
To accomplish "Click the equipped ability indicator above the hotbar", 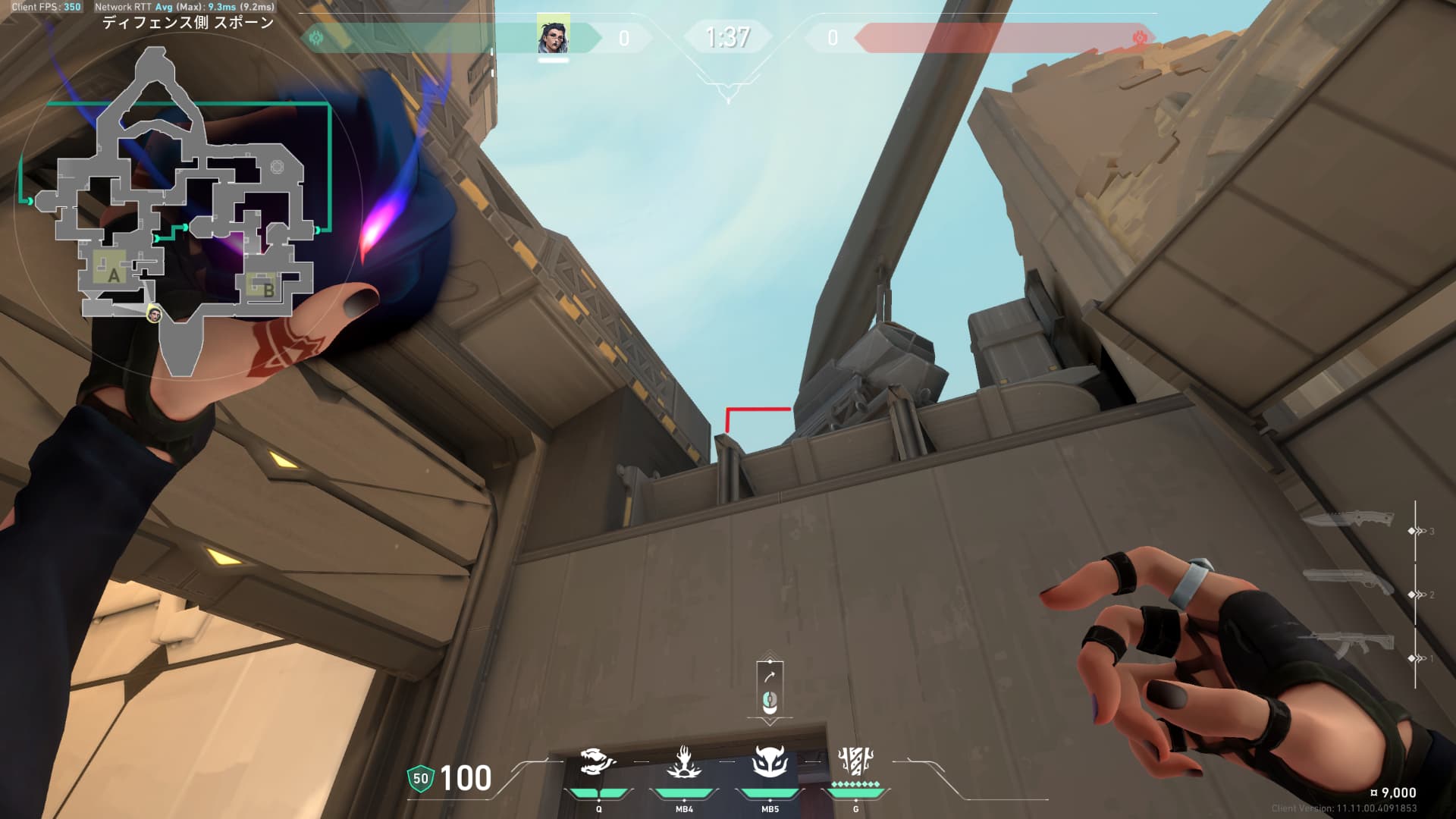I will (x=770, y=689).
